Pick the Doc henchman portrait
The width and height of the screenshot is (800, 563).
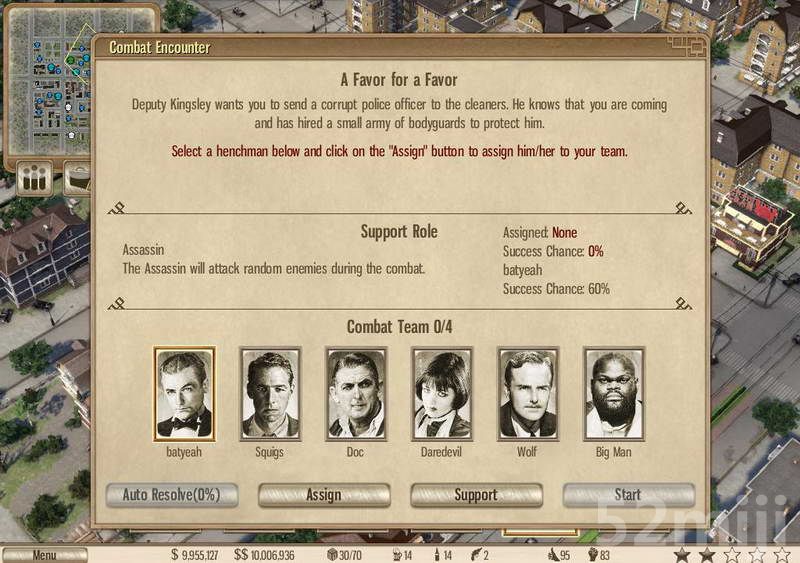pyautogui.click(x=356, y=394)
